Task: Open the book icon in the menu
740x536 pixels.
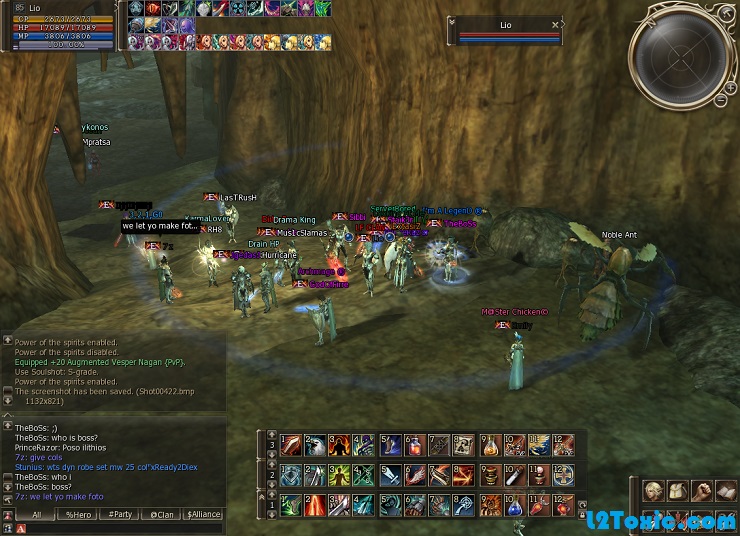Action: 727,491
